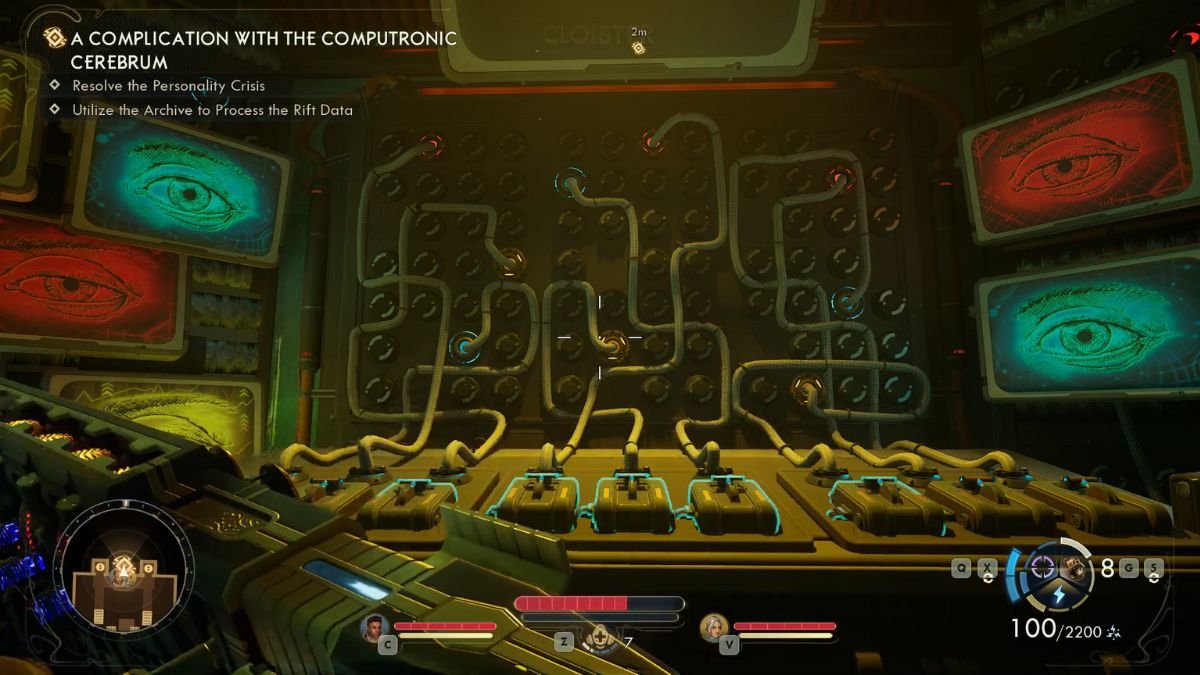Select the throwable gadget icon

pos(1078,568)
